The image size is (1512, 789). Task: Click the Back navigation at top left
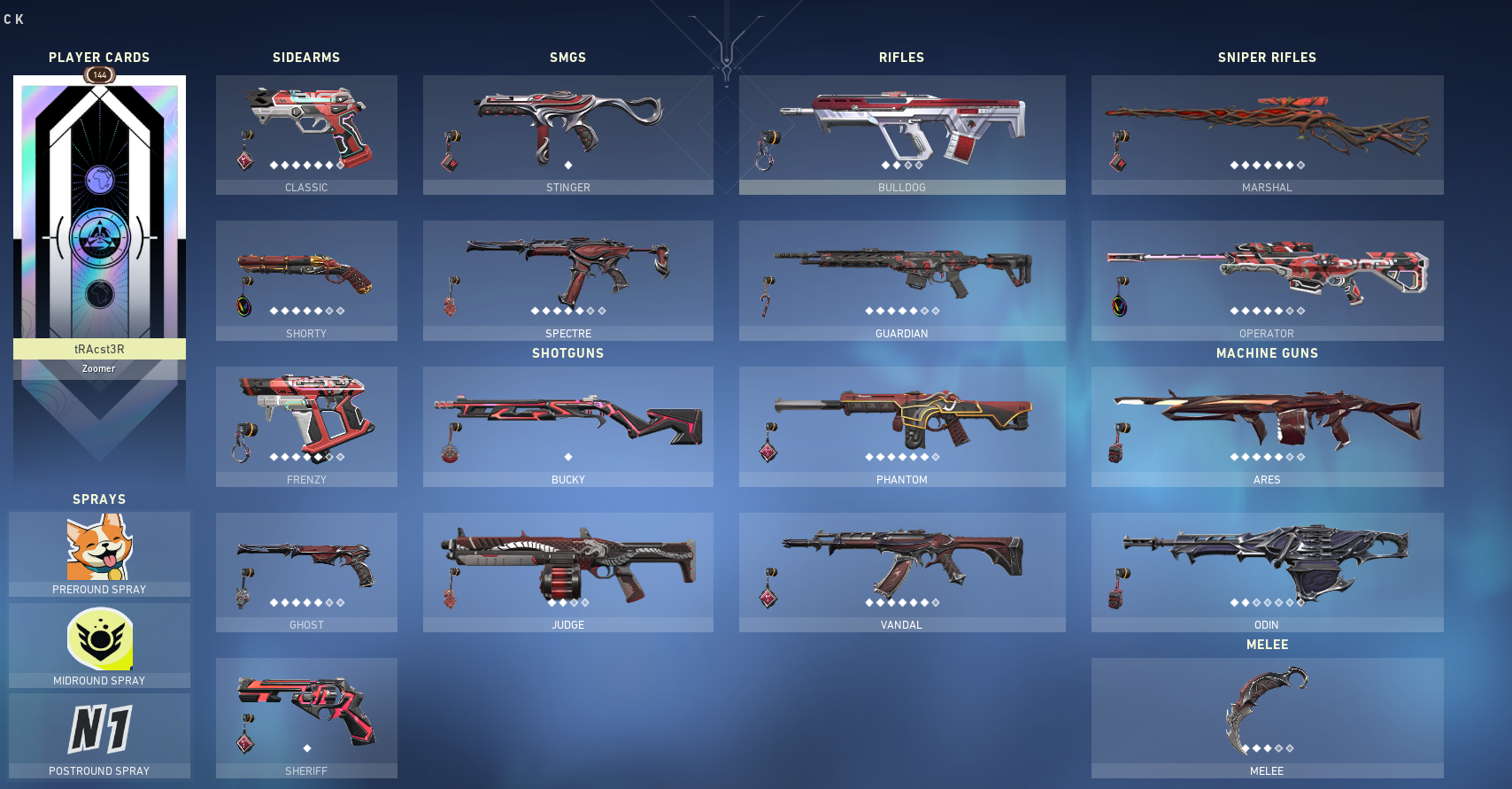click(14, 18)
